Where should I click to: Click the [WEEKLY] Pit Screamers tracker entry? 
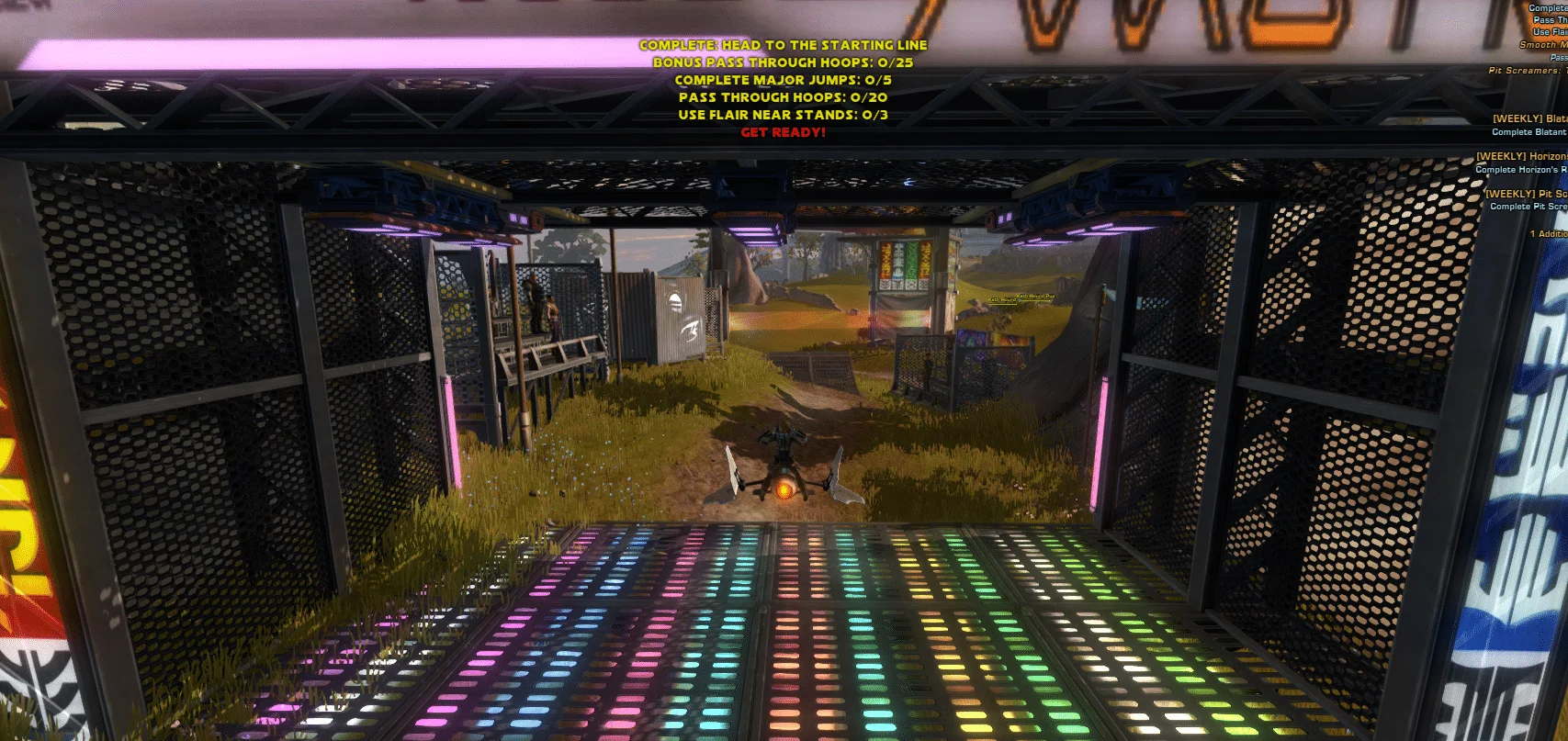[x=1526, y=194]
